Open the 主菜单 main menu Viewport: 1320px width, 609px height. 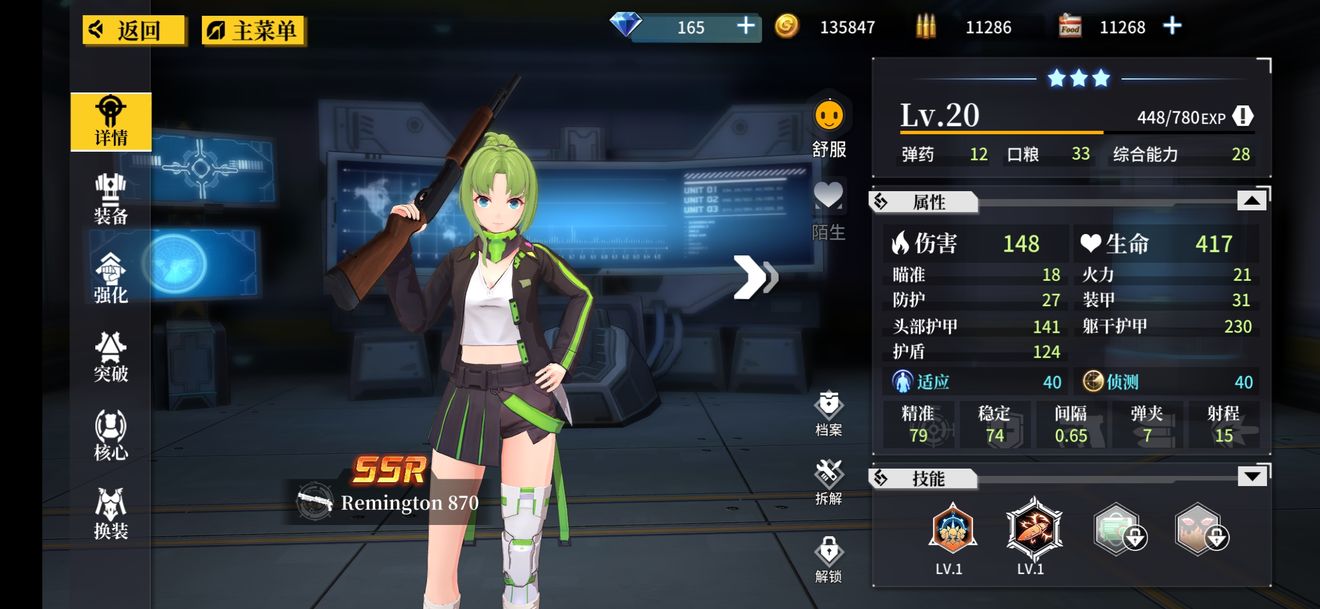[x=254, y=30]
